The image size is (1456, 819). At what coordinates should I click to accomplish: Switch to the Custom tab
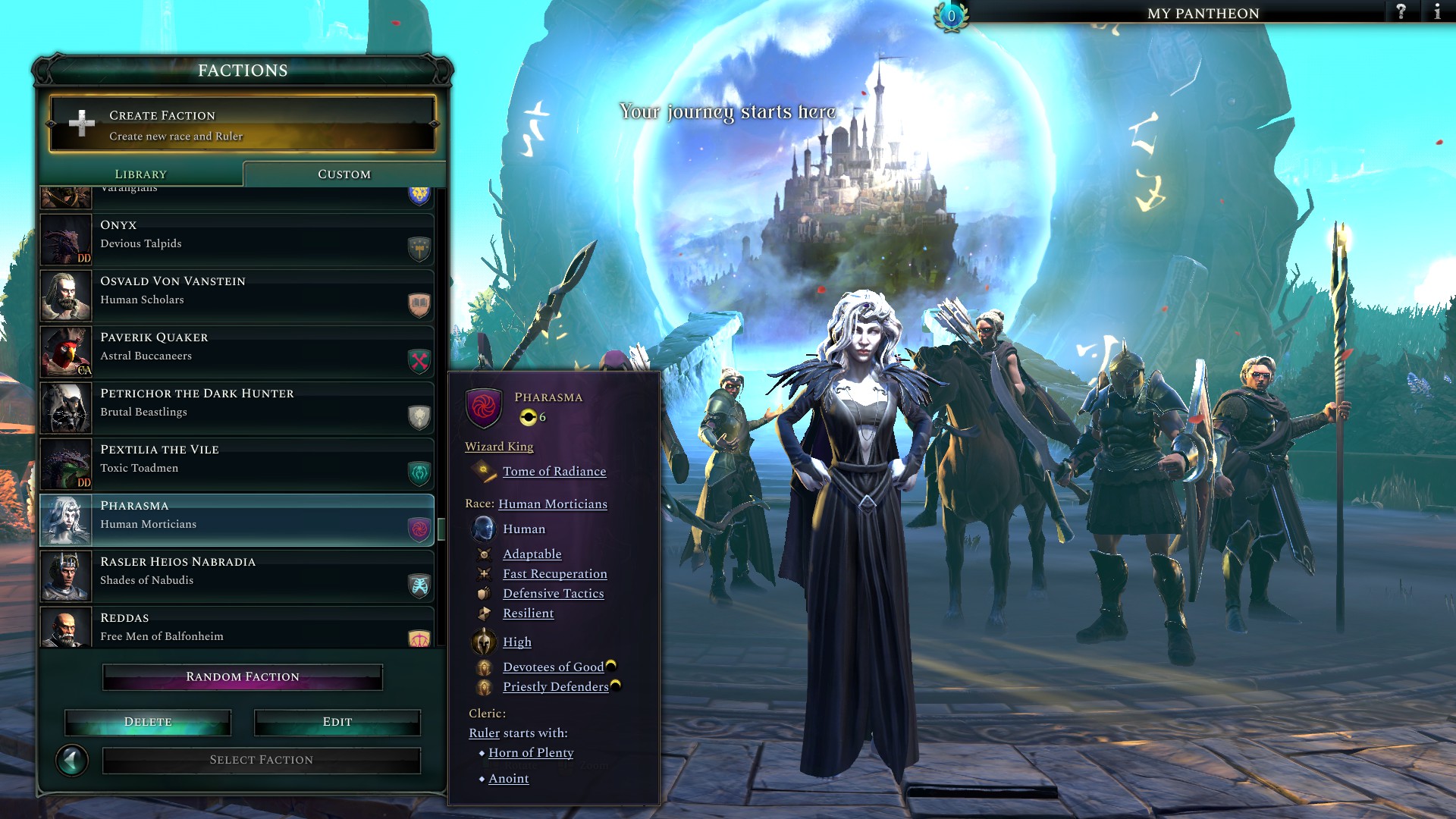pos(343,174)
